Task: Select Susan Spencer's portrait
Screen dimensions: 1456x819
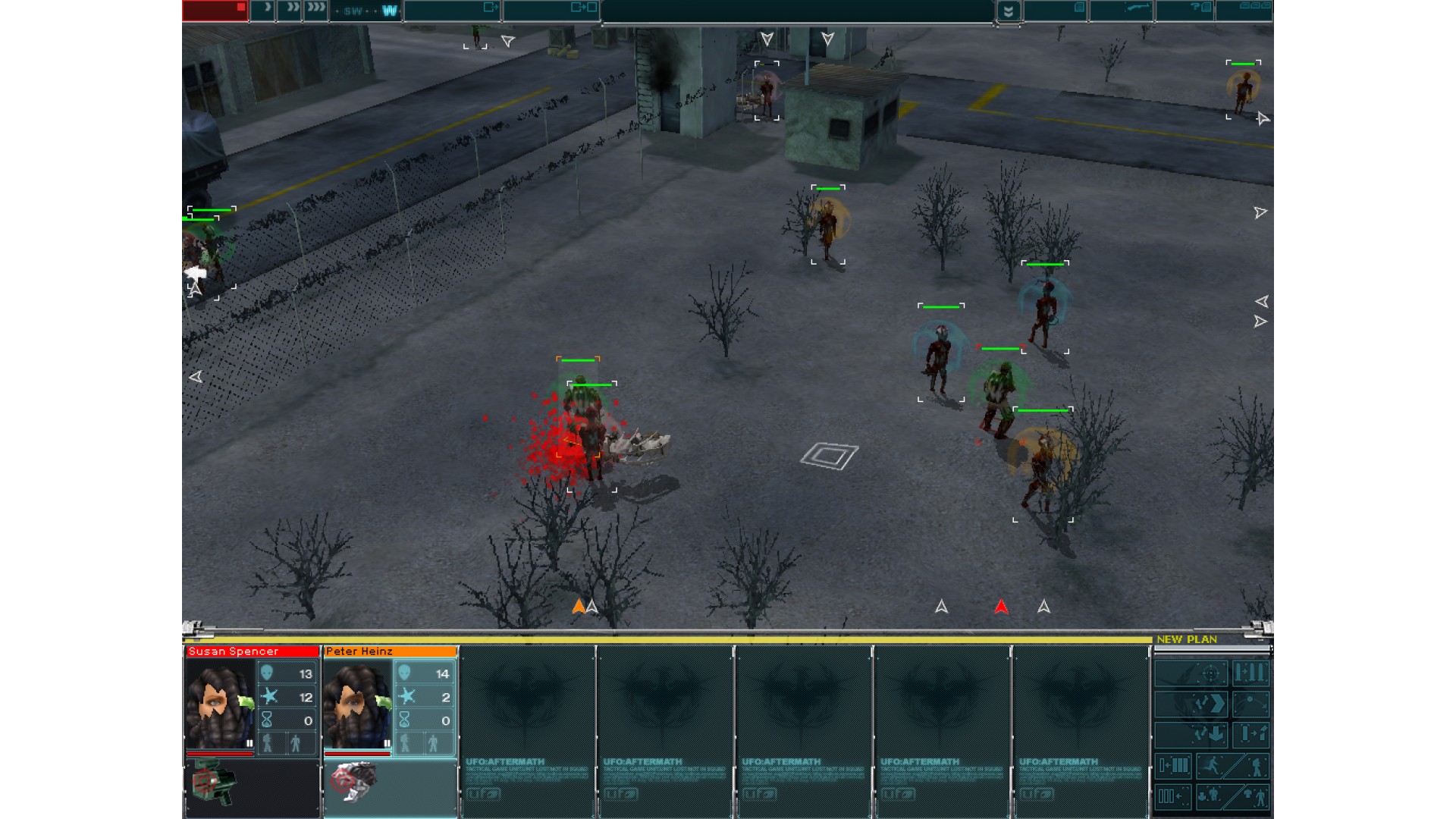Action: pos(221,705)
